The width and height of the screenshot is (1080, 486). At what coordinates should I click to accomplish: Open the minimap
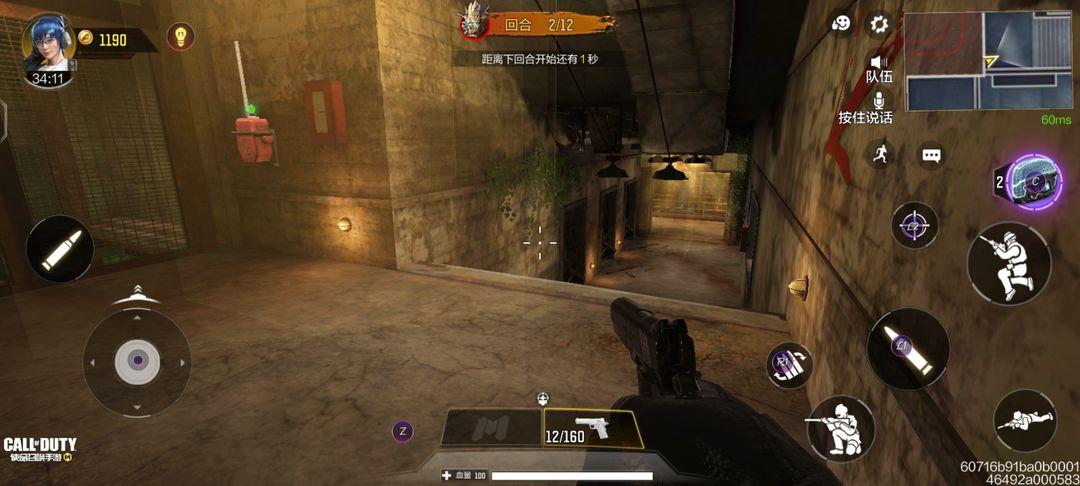tap(987, 61)
